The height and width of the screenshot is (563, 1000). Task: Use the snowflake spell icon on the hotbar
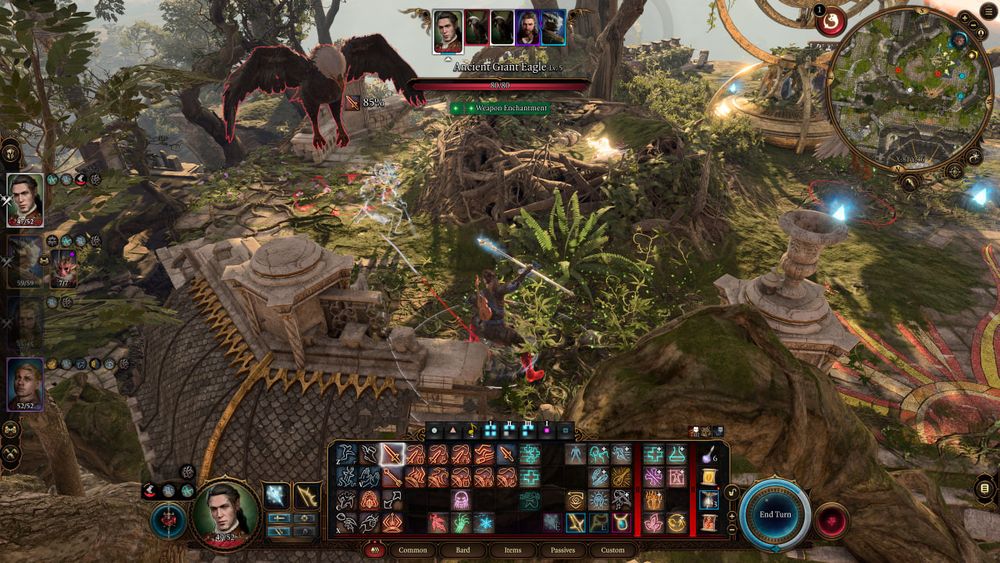click(x=484, y=522)
